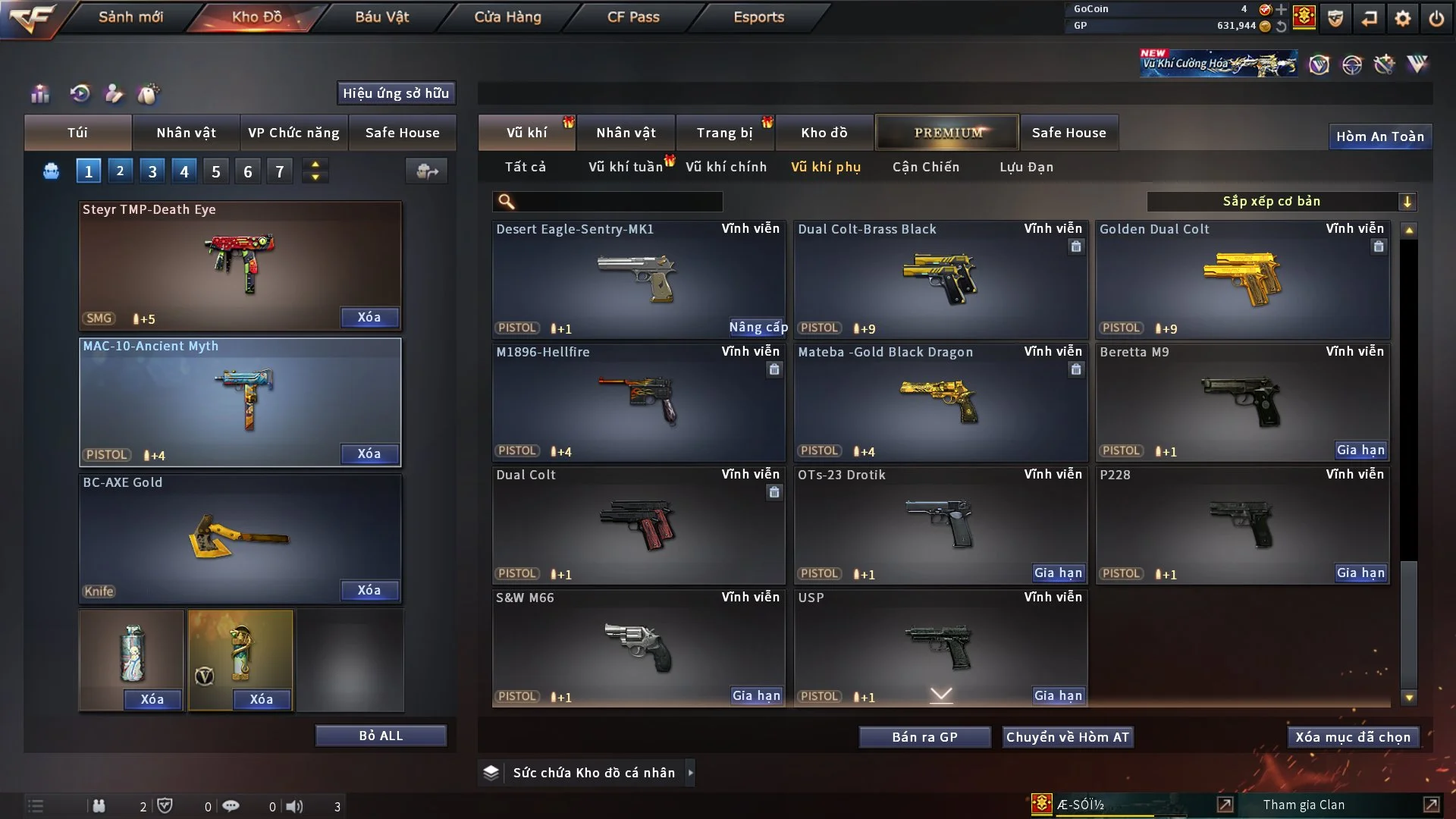
Task: Open the Cửa Hàng shop menu
Action: [x=507, y=17]
